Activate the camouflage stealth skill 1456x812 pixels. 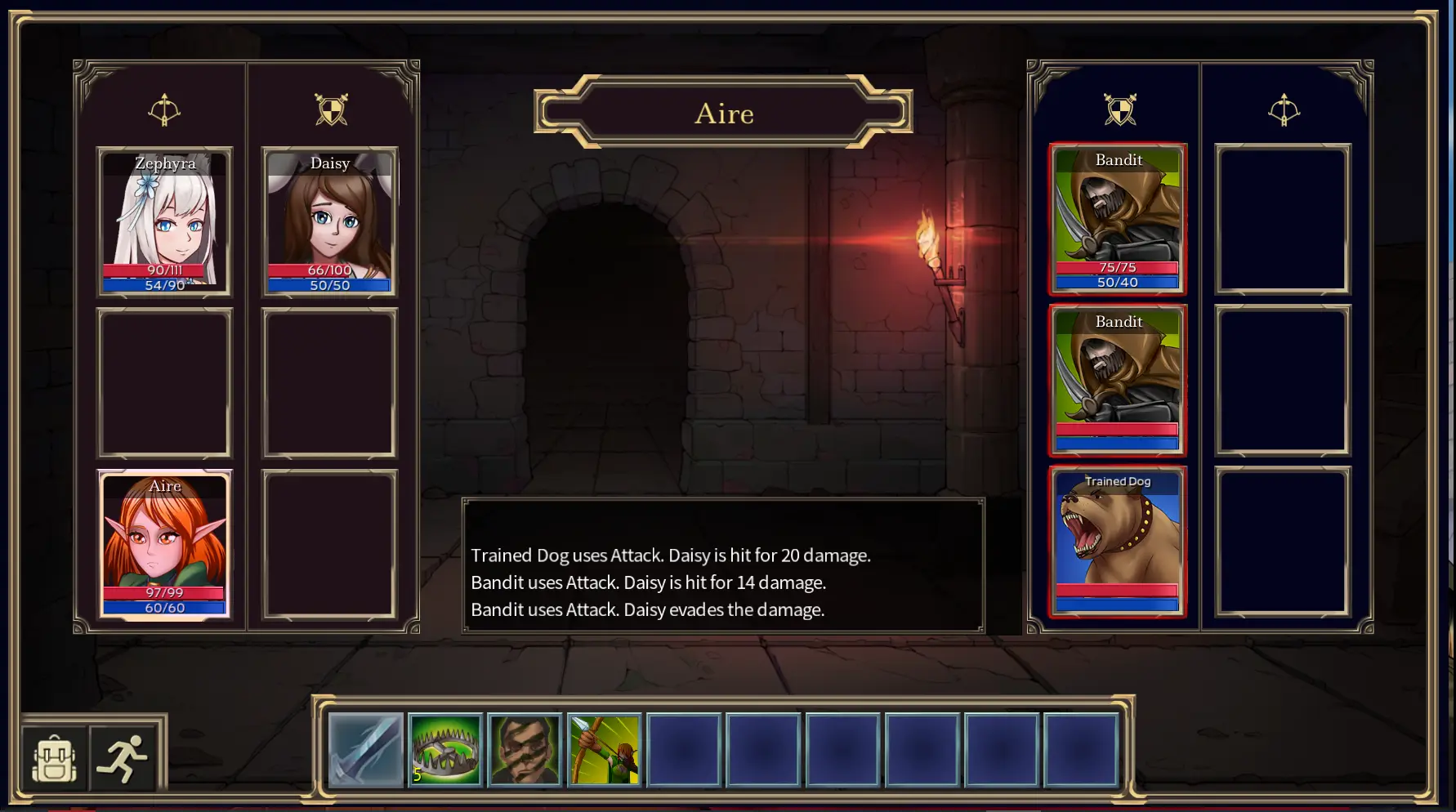coord(524,748)
